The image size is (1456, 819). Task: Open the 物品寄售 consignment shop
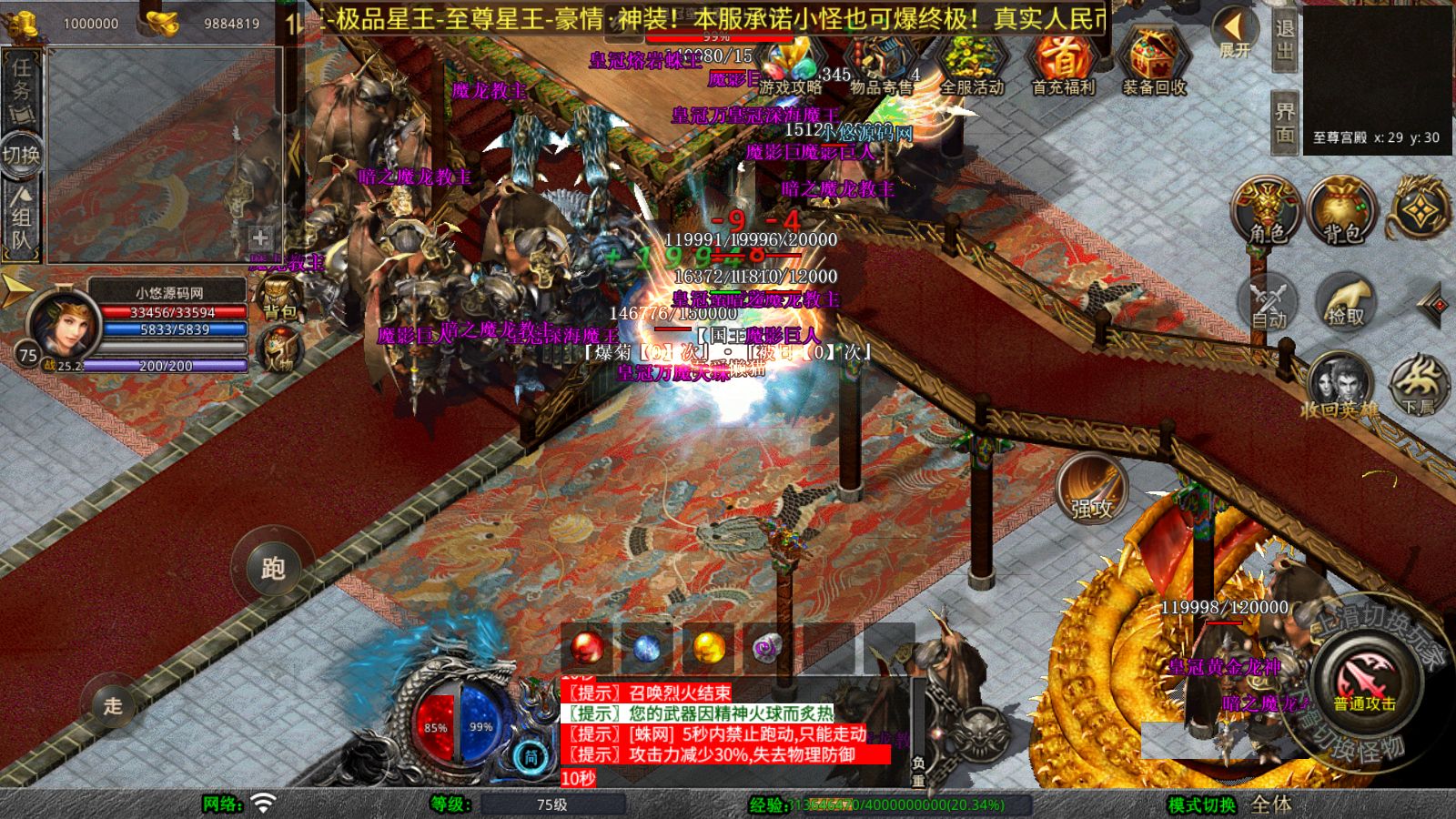coord(881,66)
